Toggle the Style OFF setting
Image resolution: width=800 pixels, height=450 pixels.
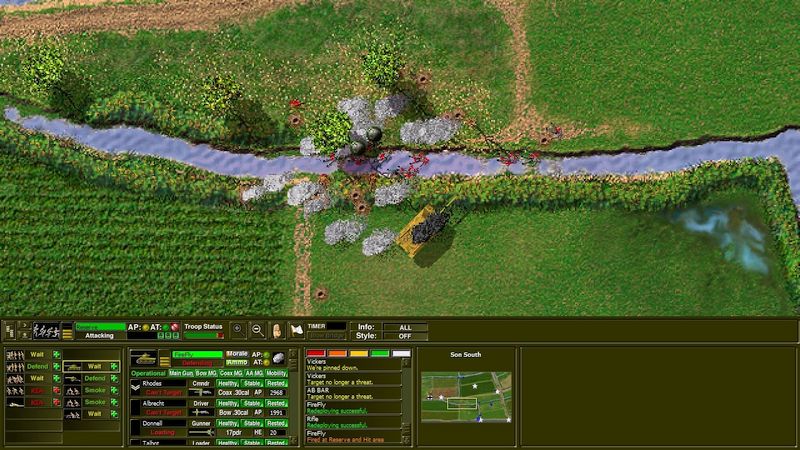(404, 335)
